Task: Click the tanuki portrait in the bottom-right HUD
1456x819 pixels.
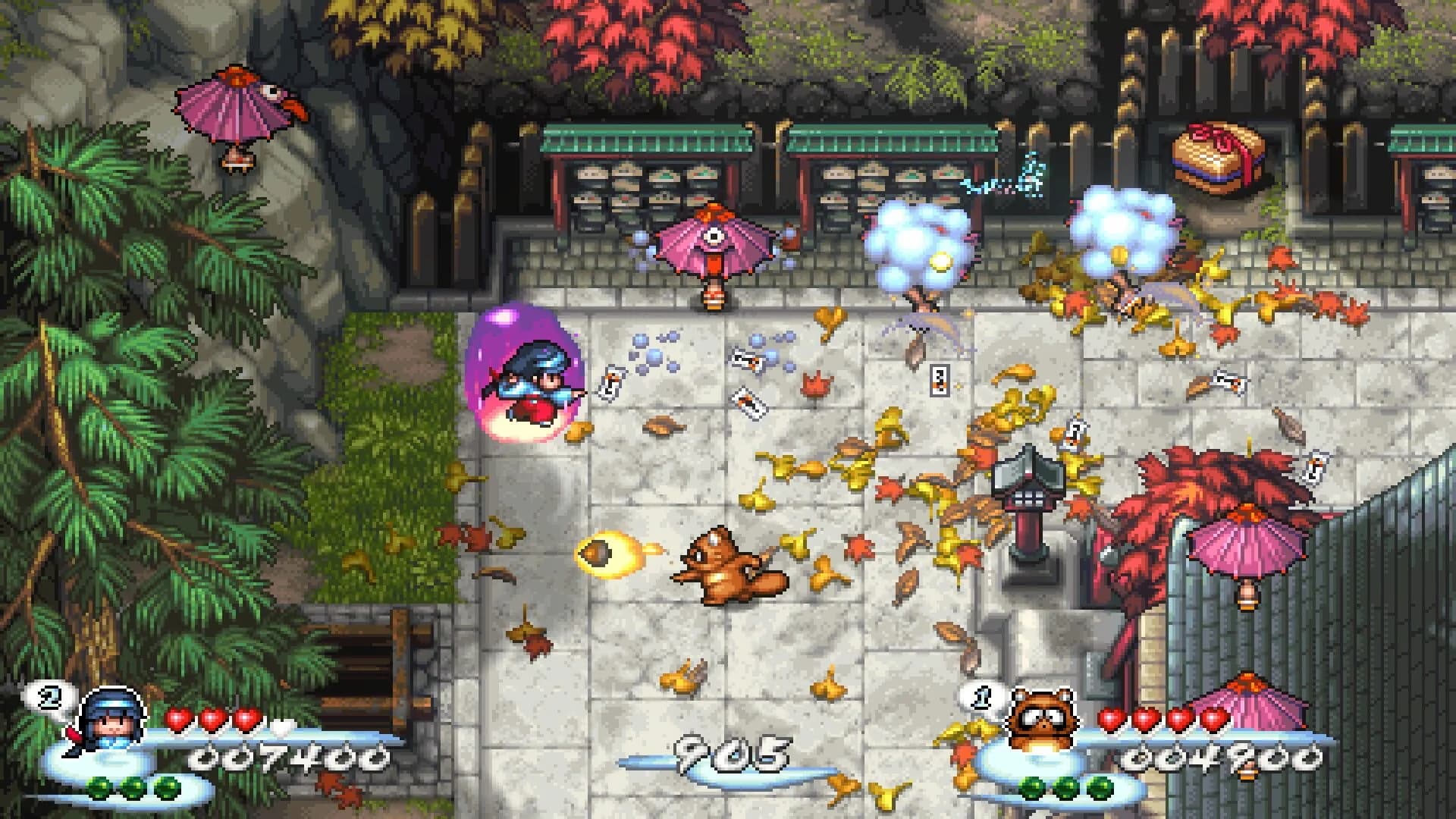Action: point(1043,717)
